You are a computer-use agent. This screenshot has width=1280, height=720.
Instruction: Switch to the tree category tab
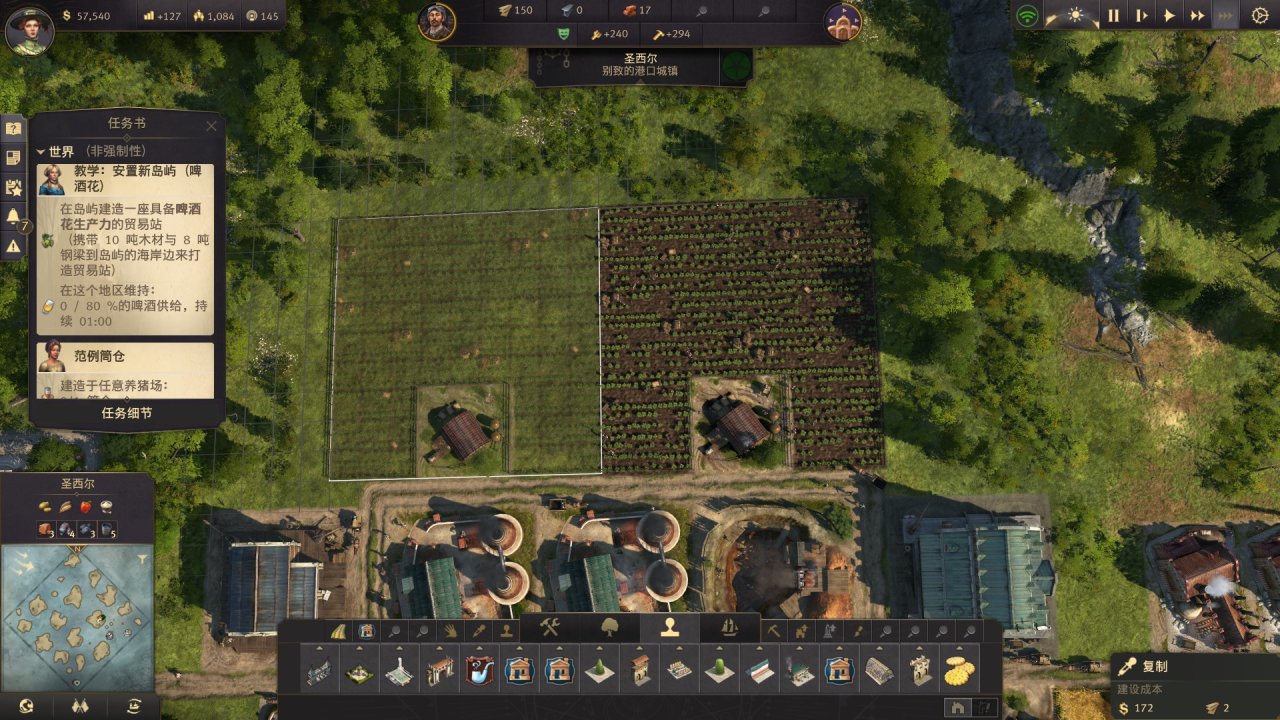click(609, 628)
